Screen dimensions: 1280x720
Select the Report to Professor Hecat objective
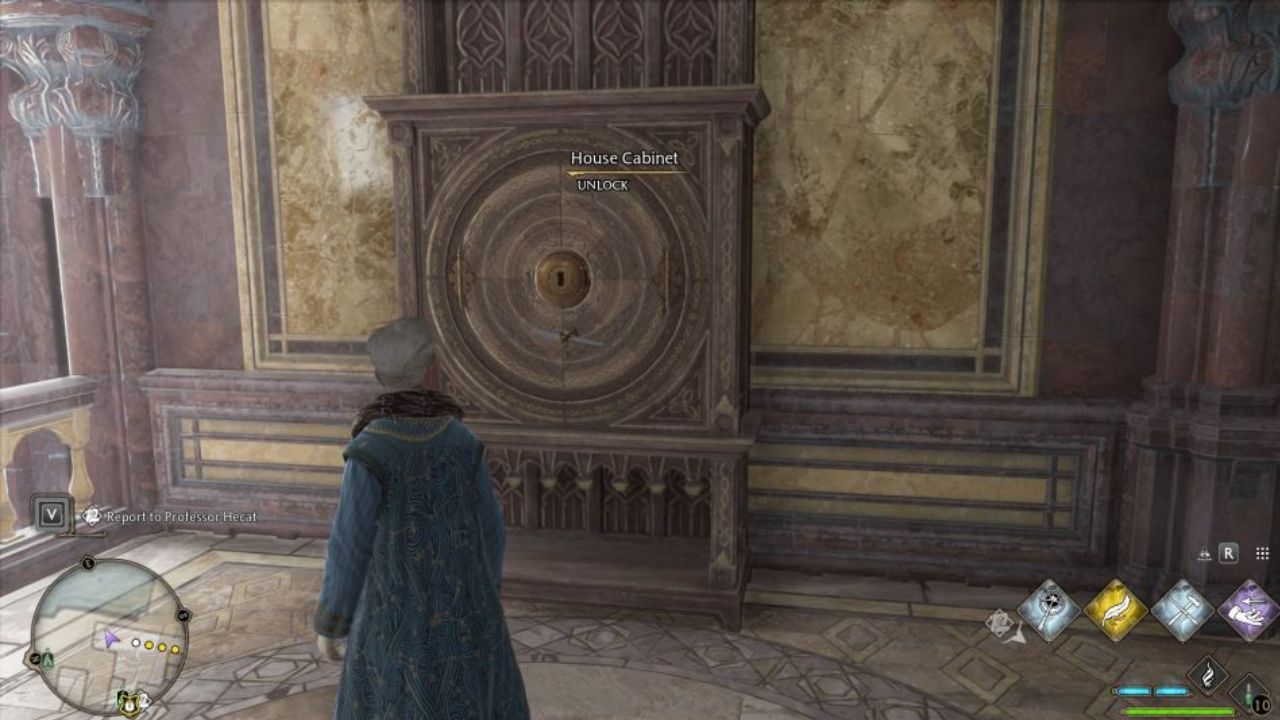click(x=180, y=515)
